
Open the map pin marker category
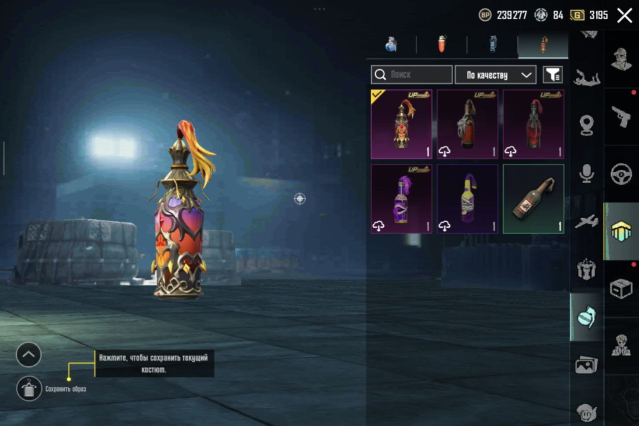click(587, 124)
